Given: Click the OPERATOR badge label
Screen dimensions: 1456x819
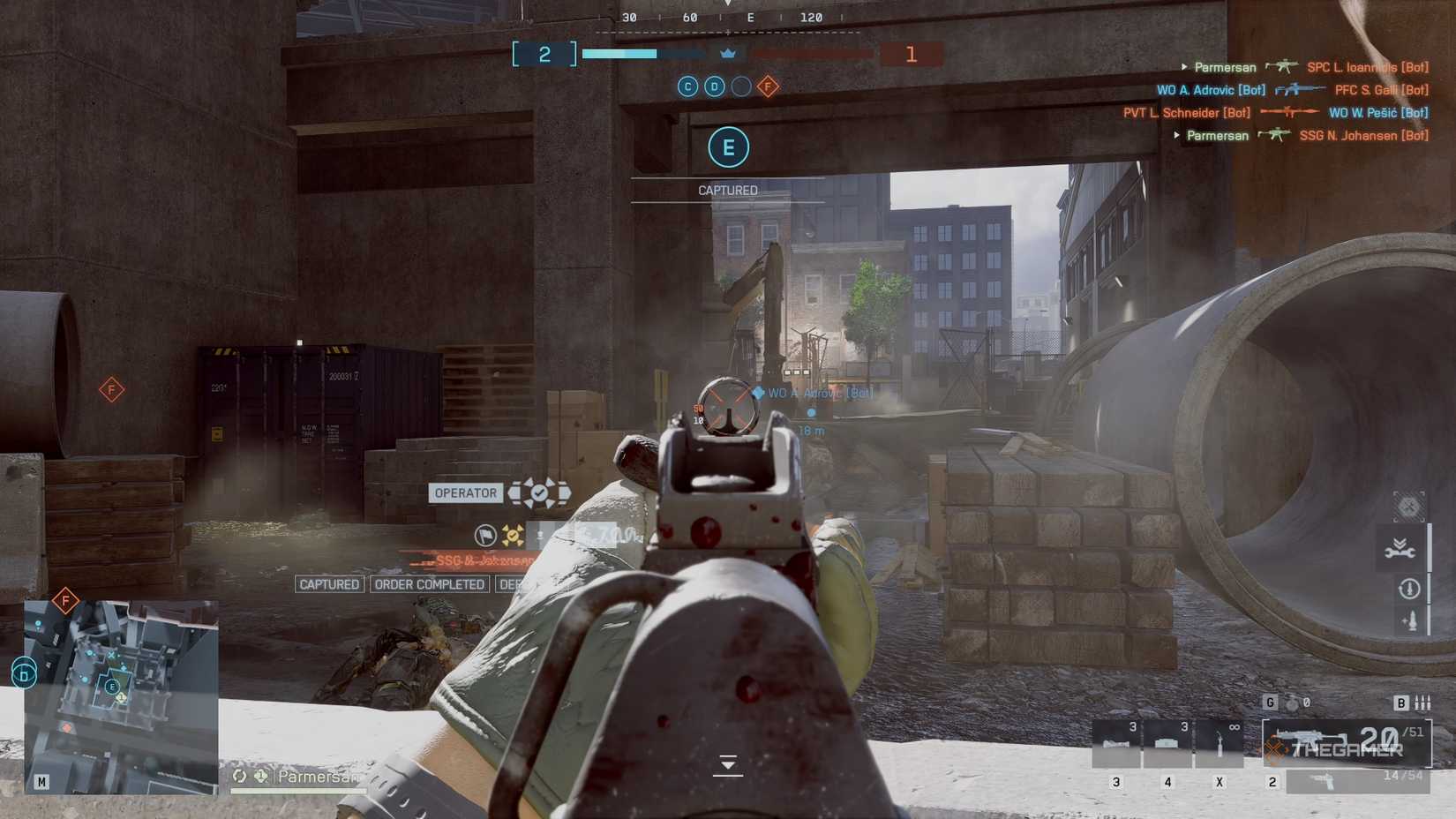Looking at the screenshot, I should point(465,493).
